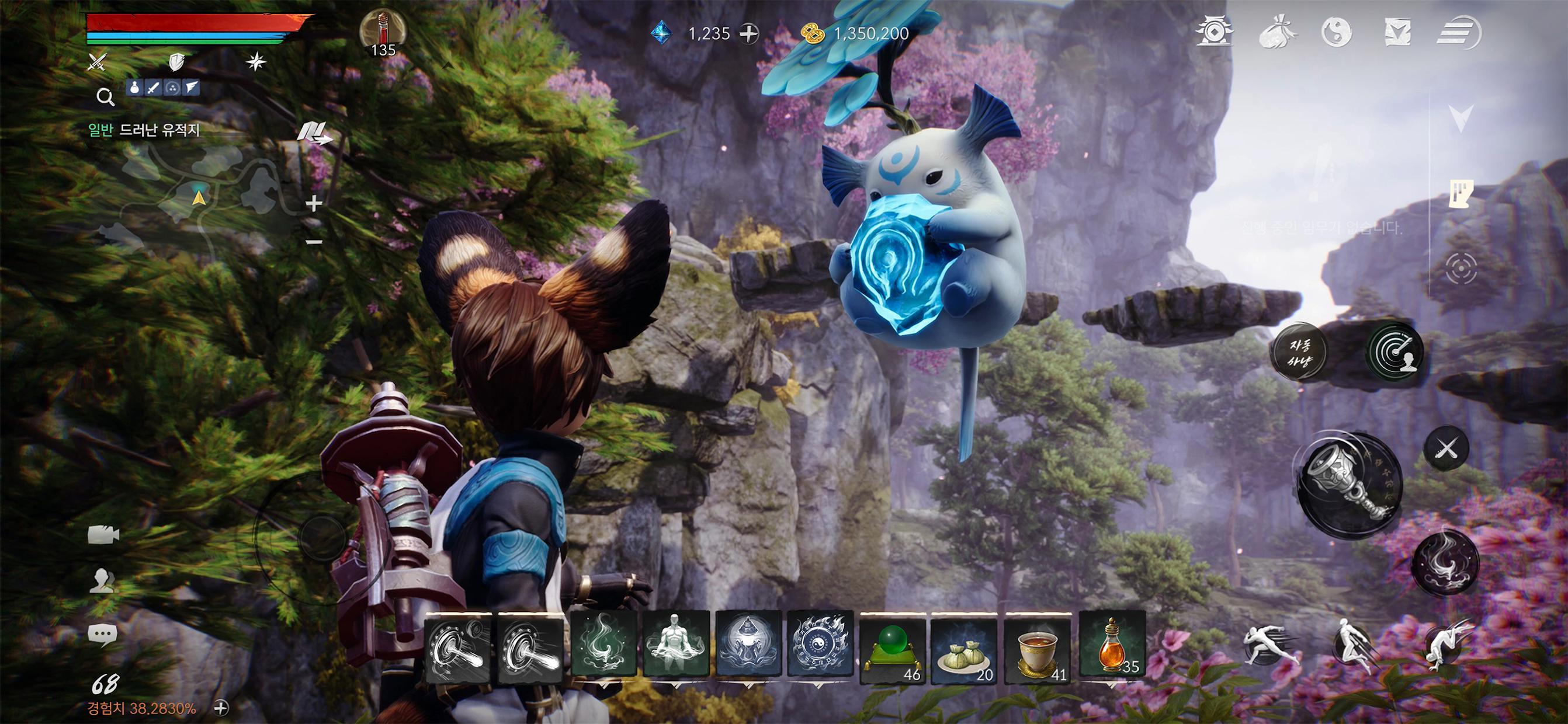Open the hamburger main menu
1568x724 pixels.
click(x=1457, y=32)
